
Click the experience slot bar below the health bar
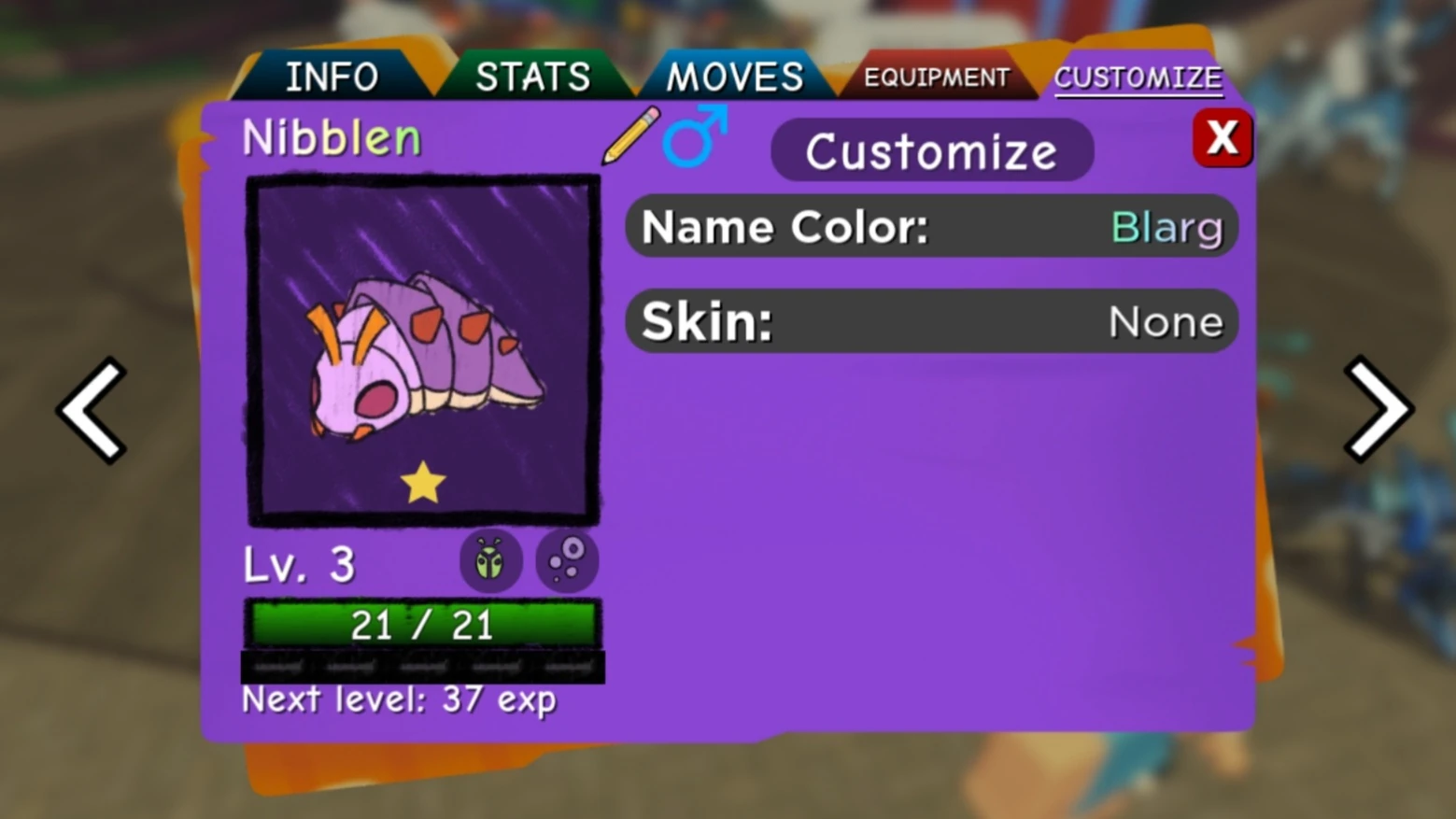pyautogui.click(x=422, y=665)
